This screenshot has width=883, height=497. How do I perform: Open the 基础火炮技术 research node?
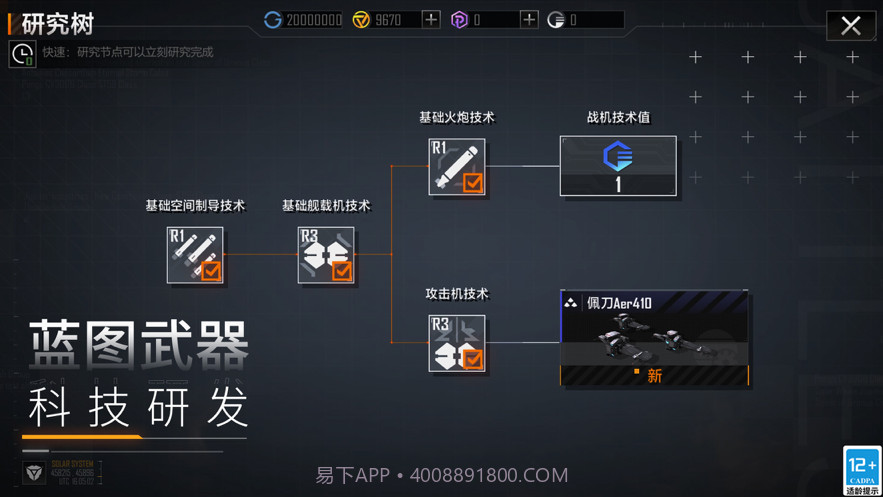(x=457, y=167)
